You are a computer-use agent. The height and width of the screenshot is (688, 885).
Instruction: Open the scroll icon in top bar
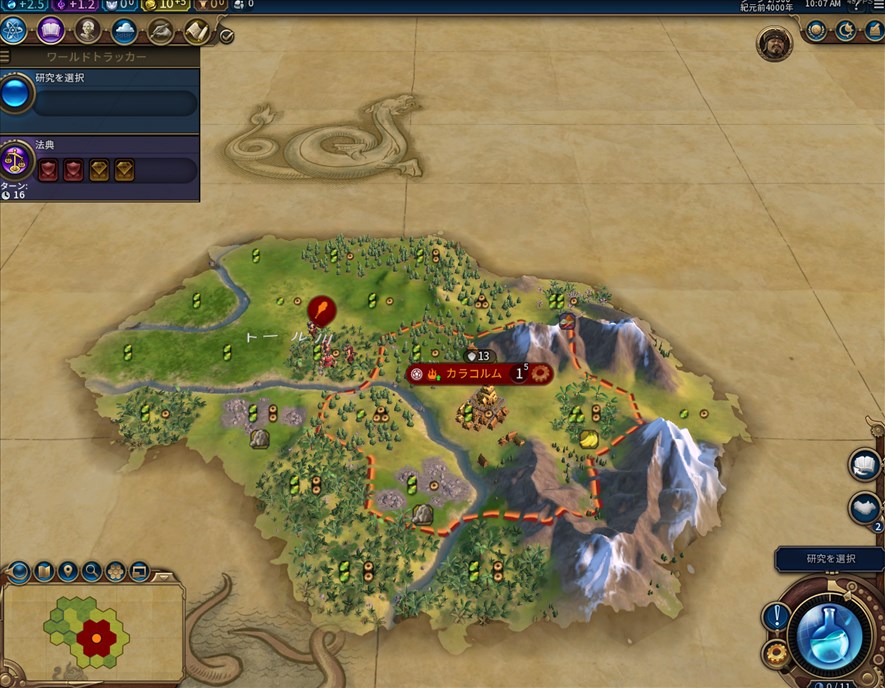(196, 31)
